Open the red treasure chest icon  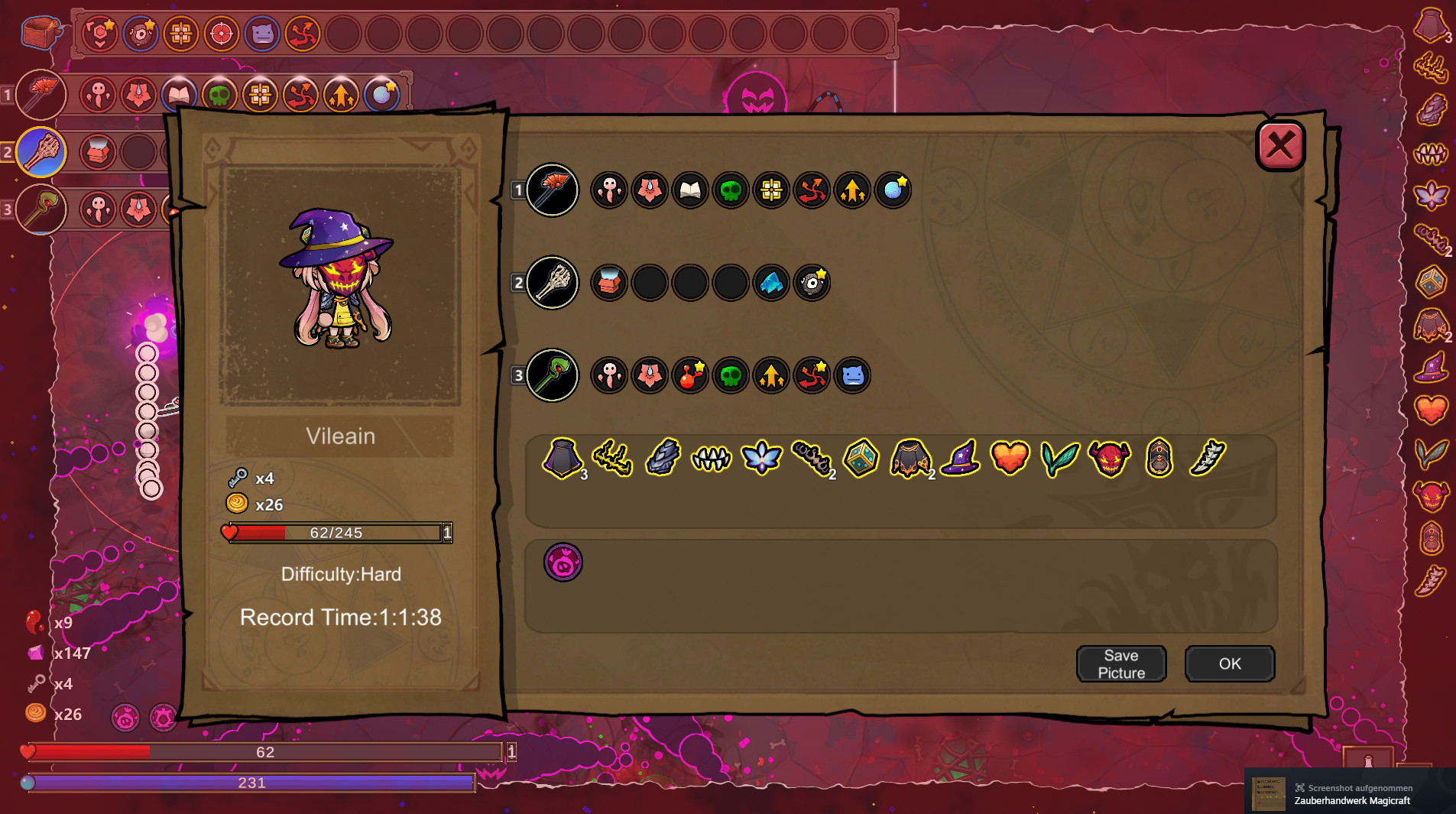(41, 32)
